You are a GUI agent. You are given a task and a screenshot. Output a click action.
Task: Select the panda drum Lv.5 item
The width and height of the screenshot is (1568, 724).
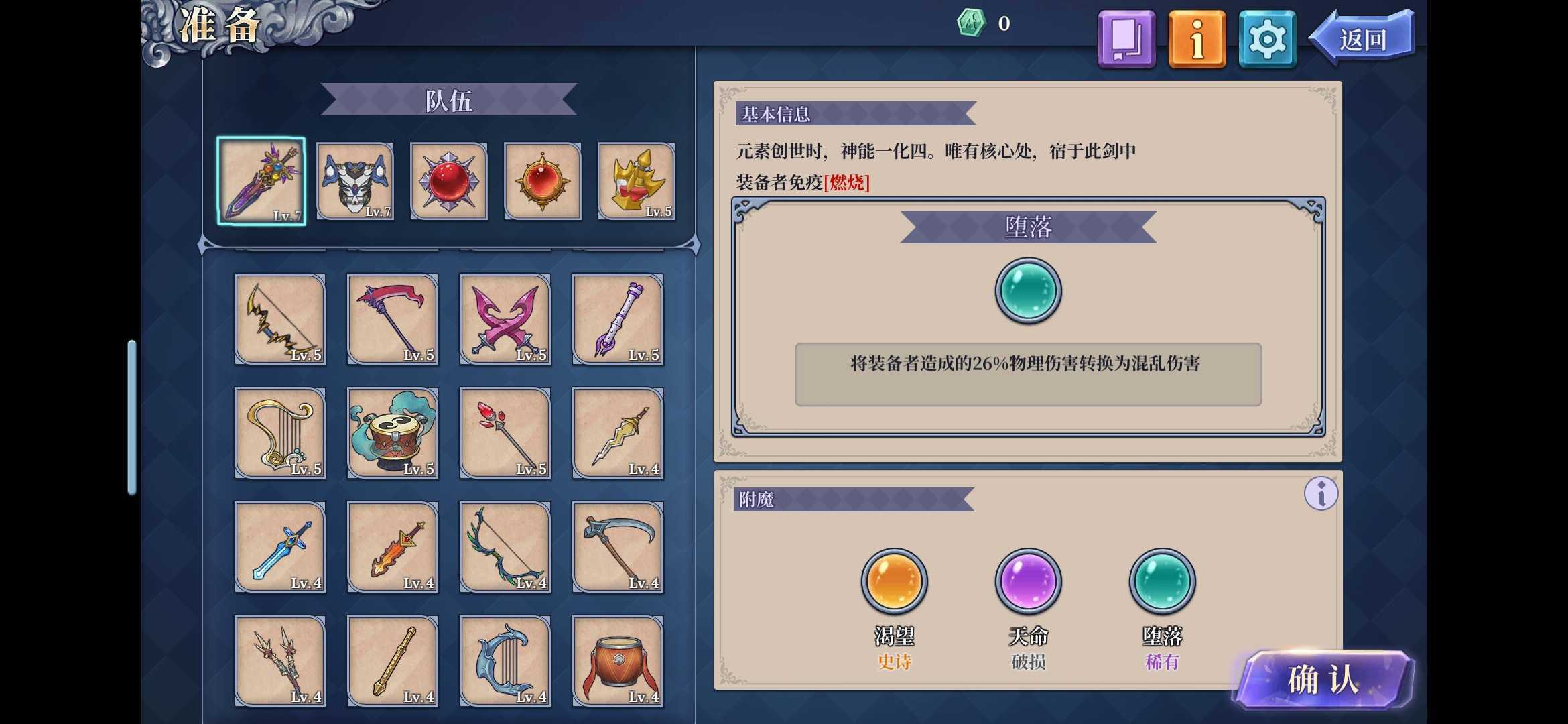pyautogui.click(x=393, y=434)
